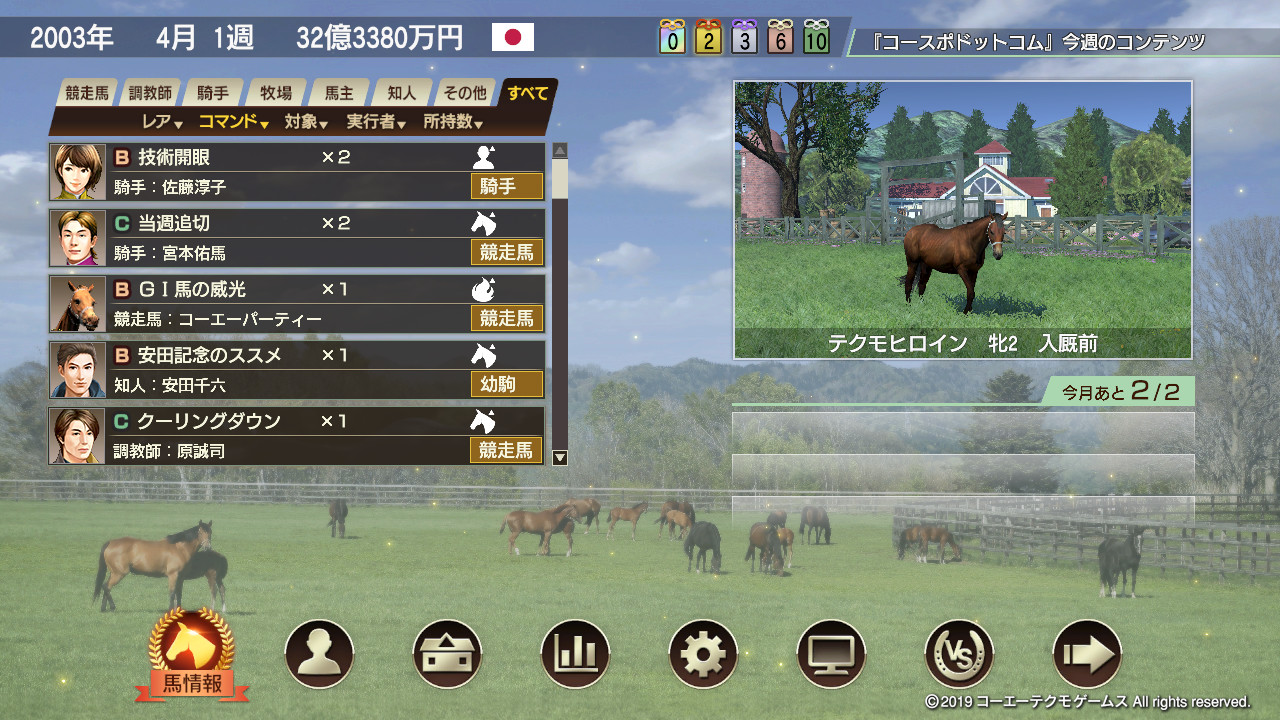Click the 騎手 button on 技術開眼
Viewport: 1280px width, 720px height.
pyautogui.click(x=506, y=187)
